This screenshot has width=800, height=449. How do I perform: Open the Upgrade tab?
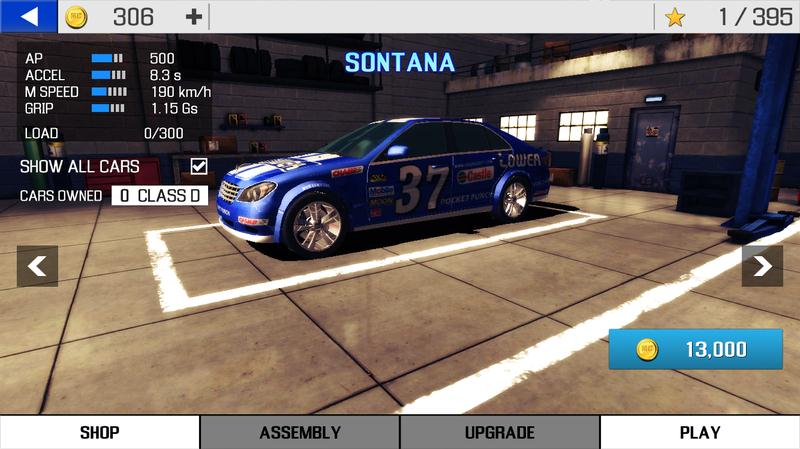[x=499, y=433]
